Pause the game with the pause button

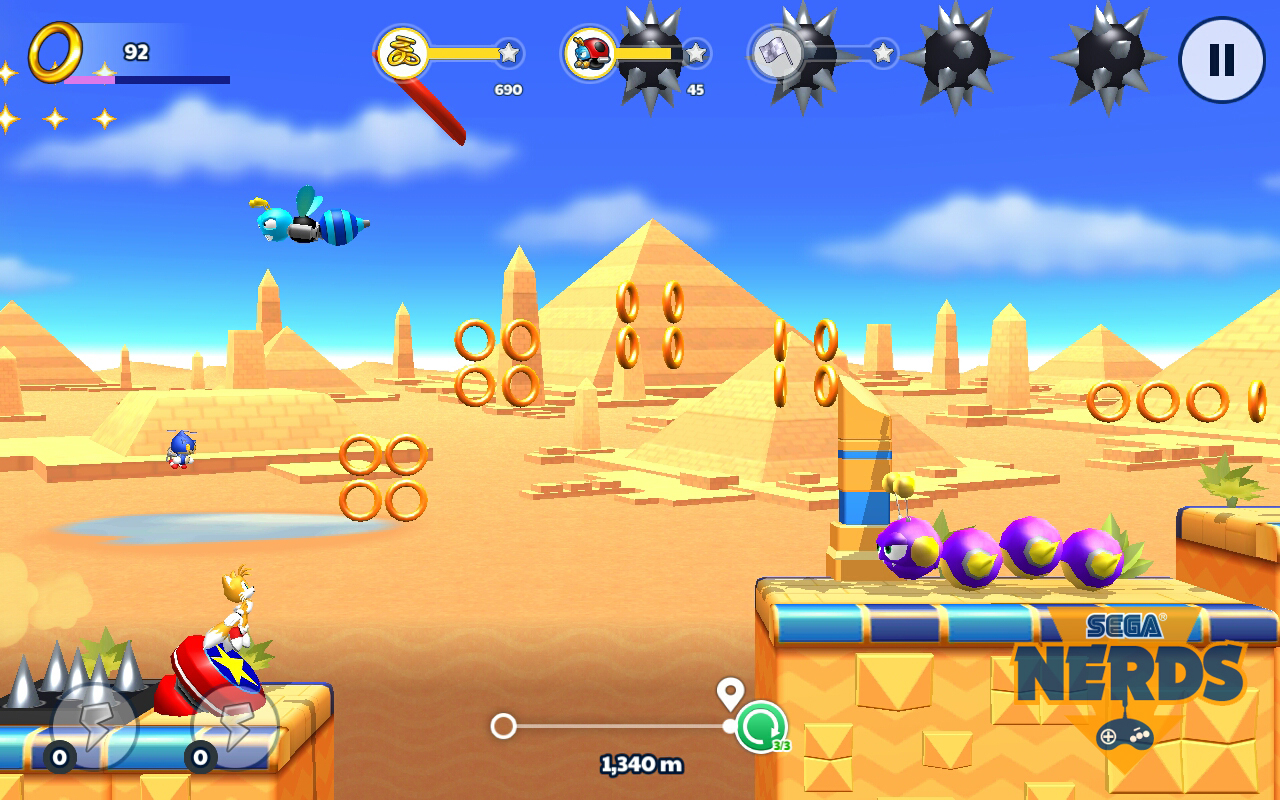1221,60
